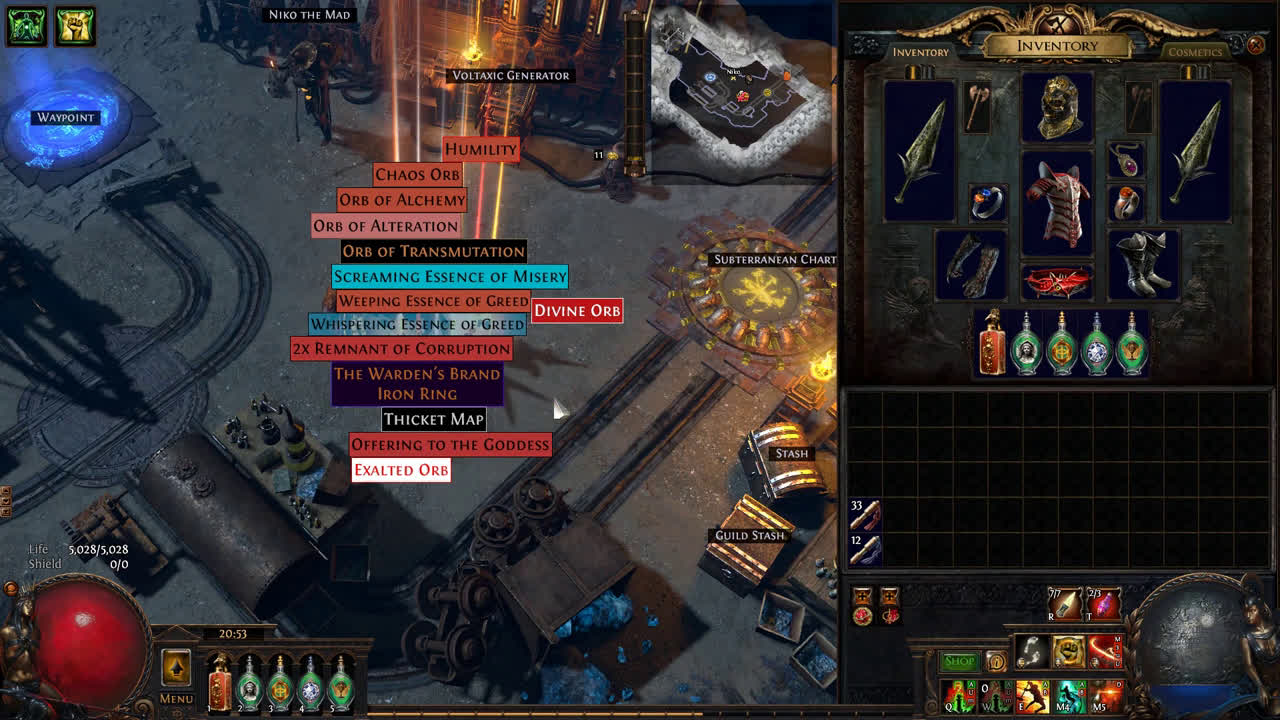Viewport: 1280px width, 720px height.
Task: Grab the Offering to the Goddess label
Action: pos(450,445)
